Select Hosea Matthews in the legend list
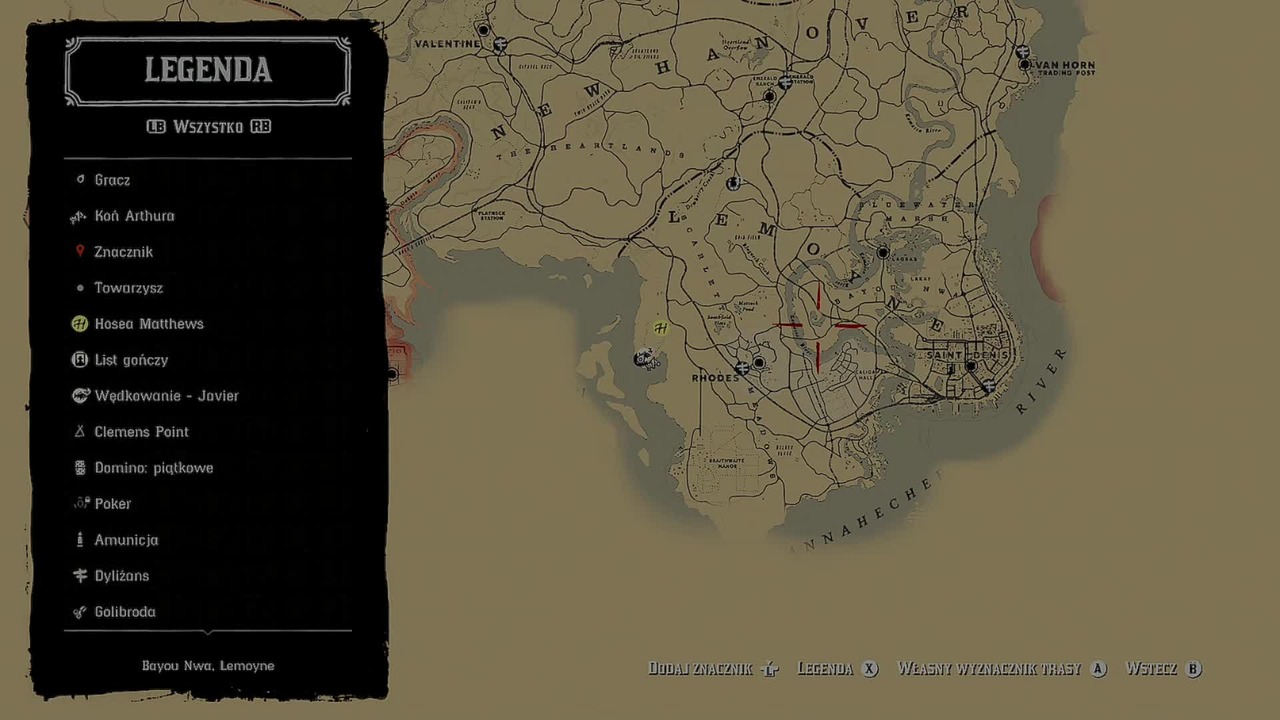This screenshot has height=720, width=1280. pos(148,324)
